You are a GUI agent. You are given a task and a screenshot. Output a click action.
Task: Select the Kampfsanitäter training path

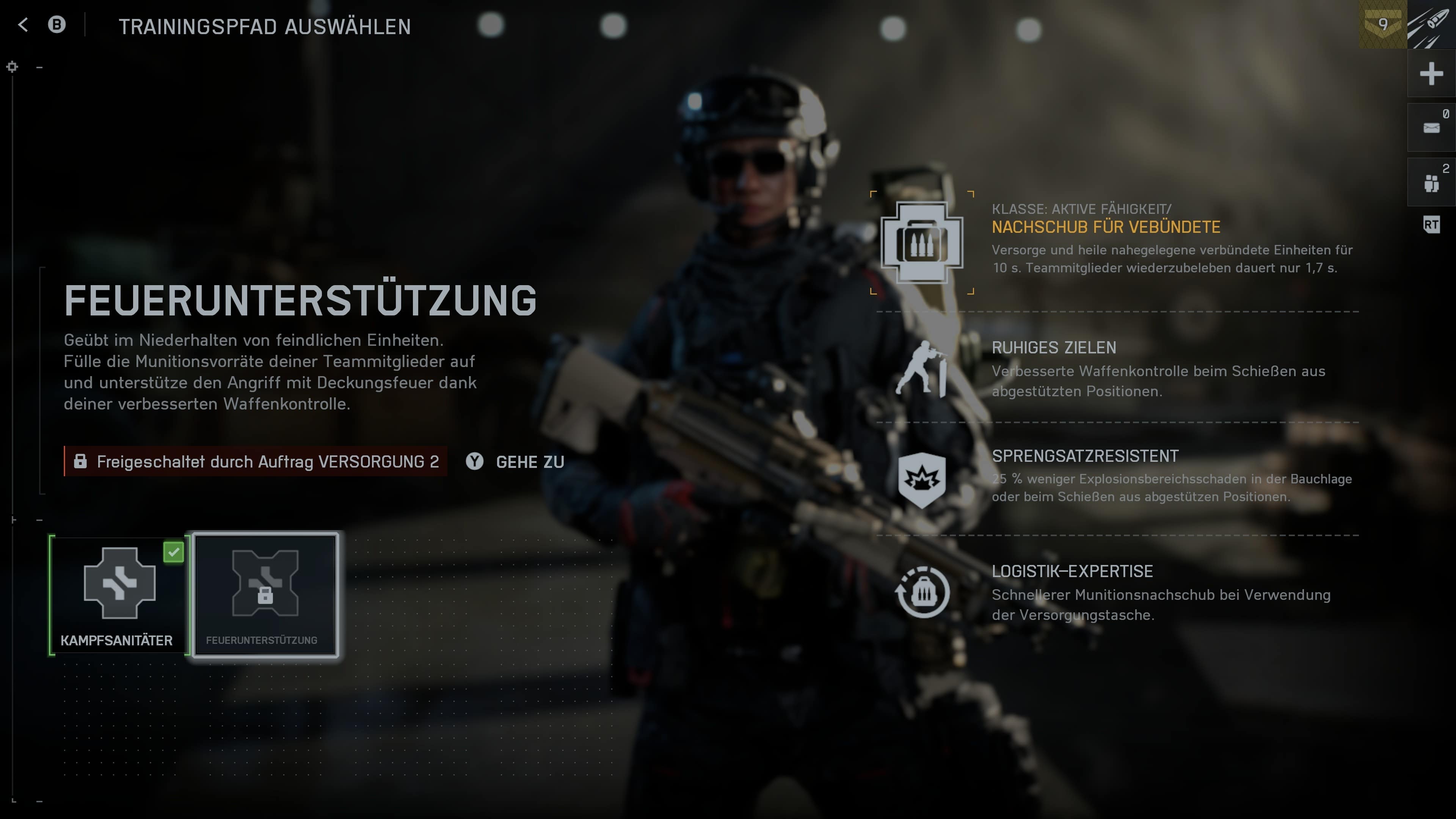tap(119, 595)
